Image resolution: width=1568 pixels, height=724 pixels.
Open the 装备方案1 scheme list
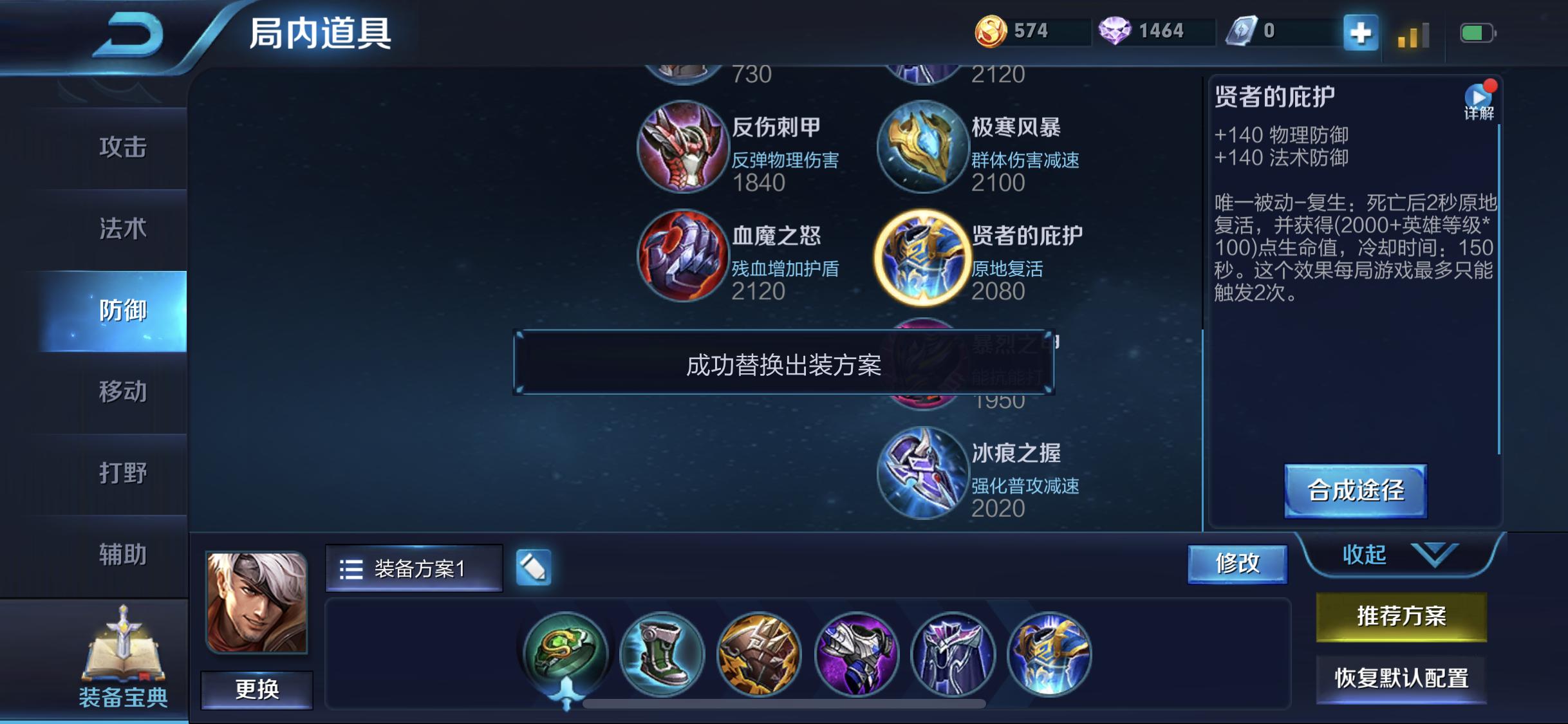[415, 569]
